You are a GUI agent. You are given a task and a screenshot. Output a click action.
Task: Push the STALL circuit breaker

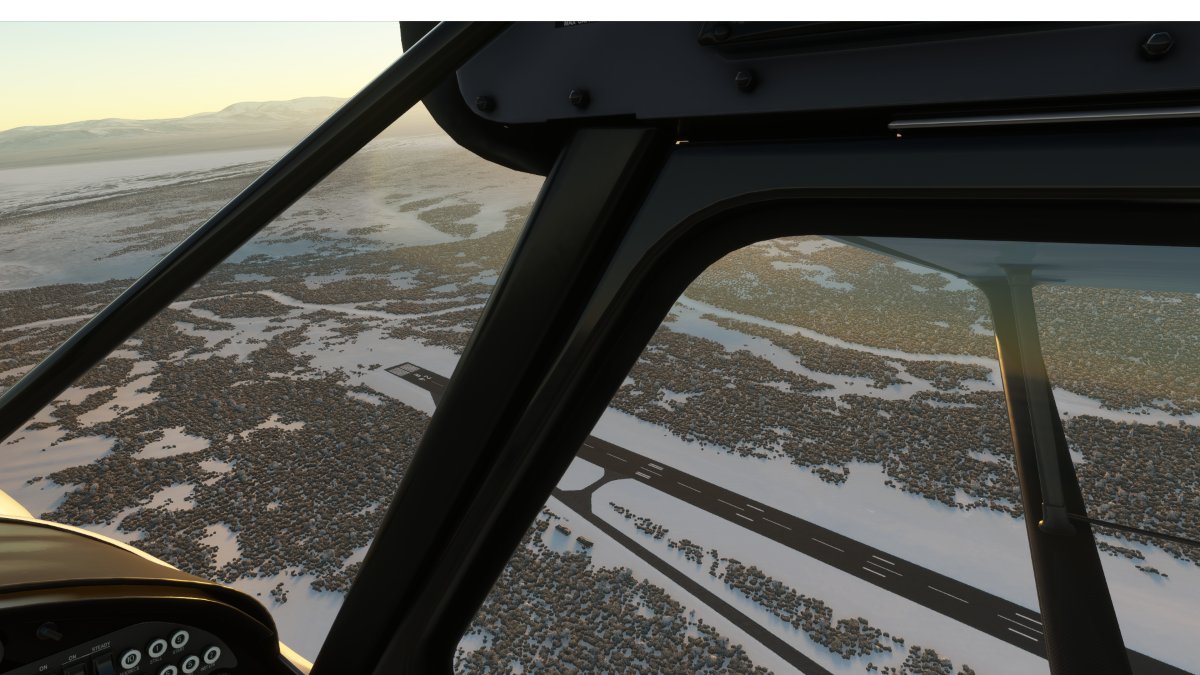click(157, 648)
